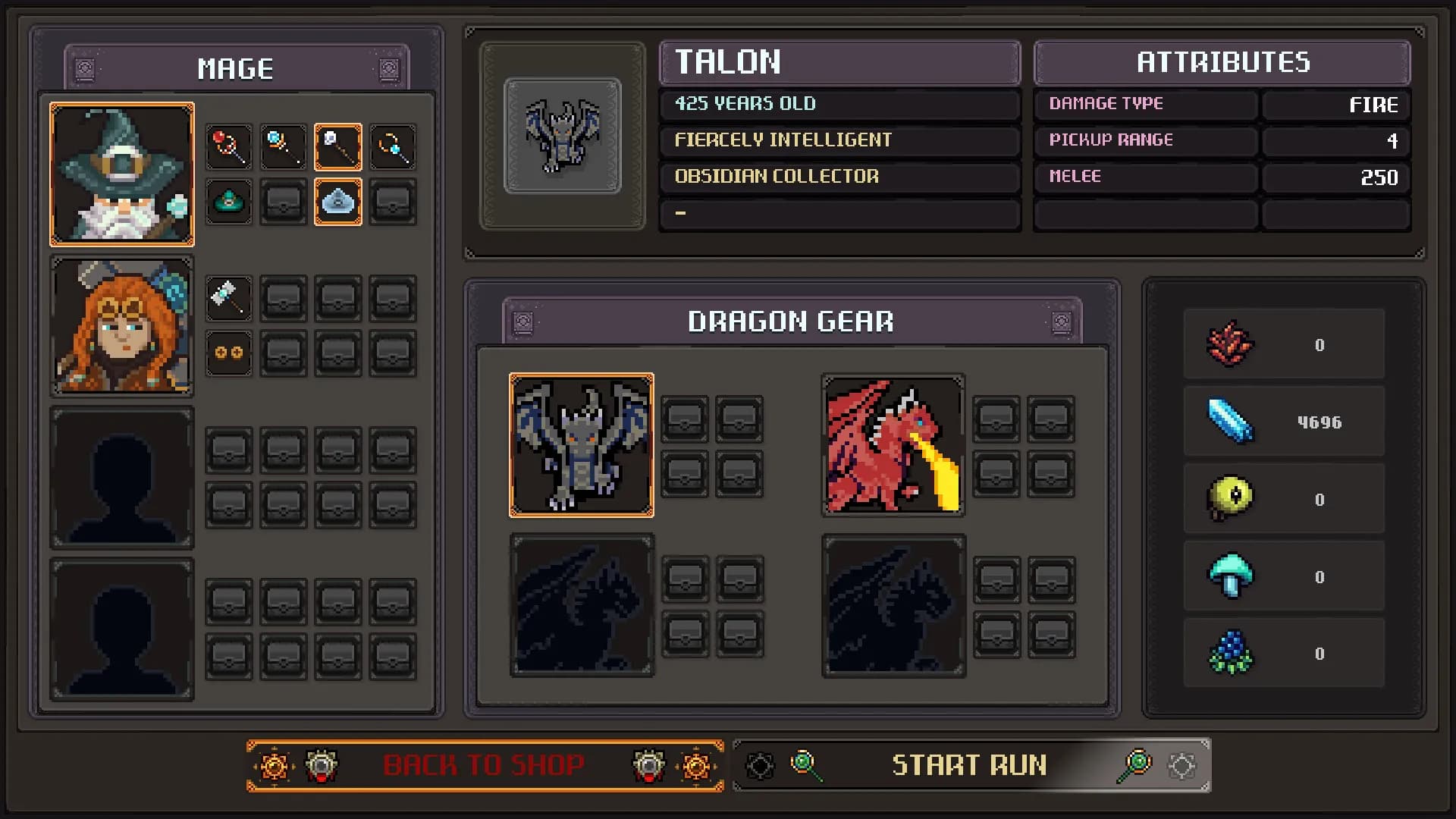Select the bearded Mage character portrait
Screen dimensions: 1456x819
122,173
